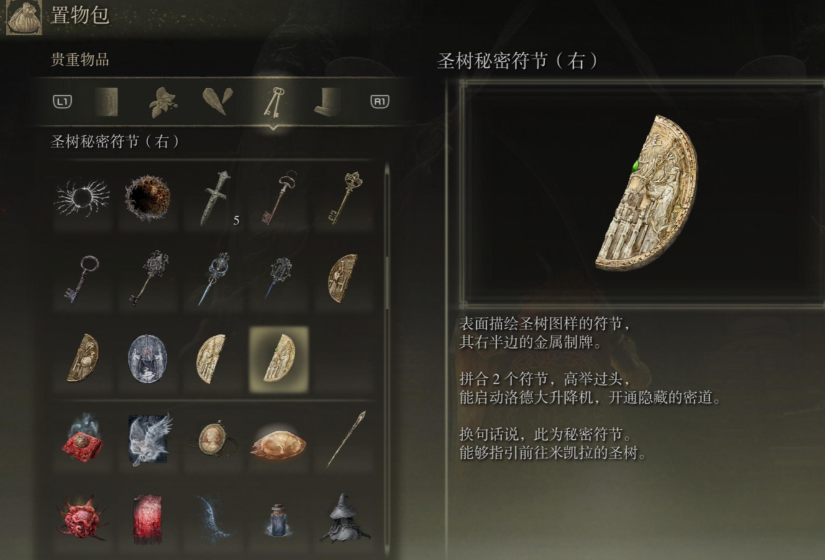The image size is (825, 560).
Task: Pick the cameo portrait pendant
Action: 213,438
